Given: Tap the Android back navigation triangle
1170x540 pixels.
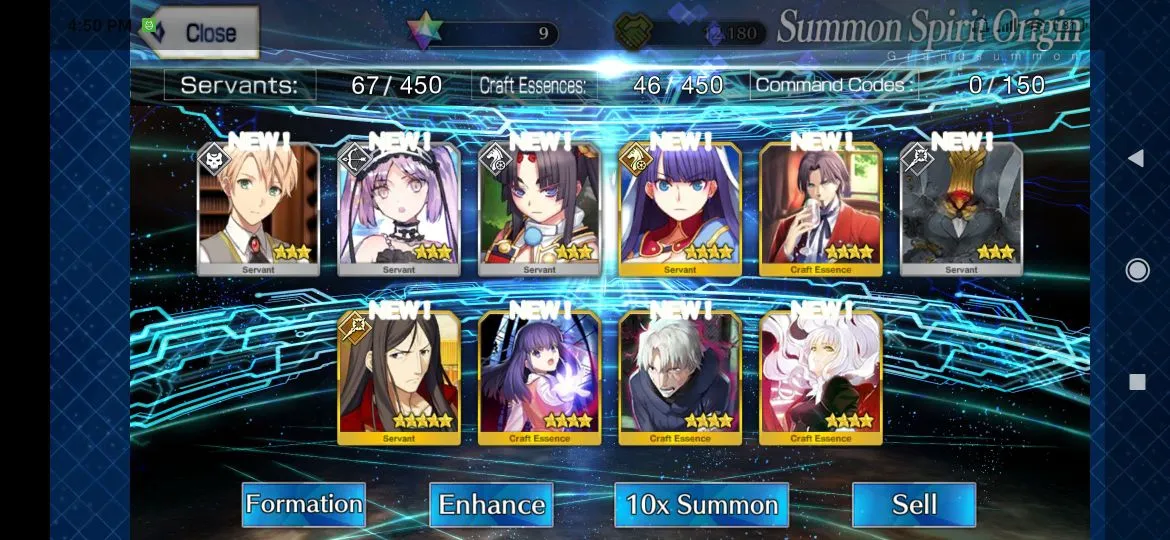Looking at the screenshot, I should click(1136, 158).
